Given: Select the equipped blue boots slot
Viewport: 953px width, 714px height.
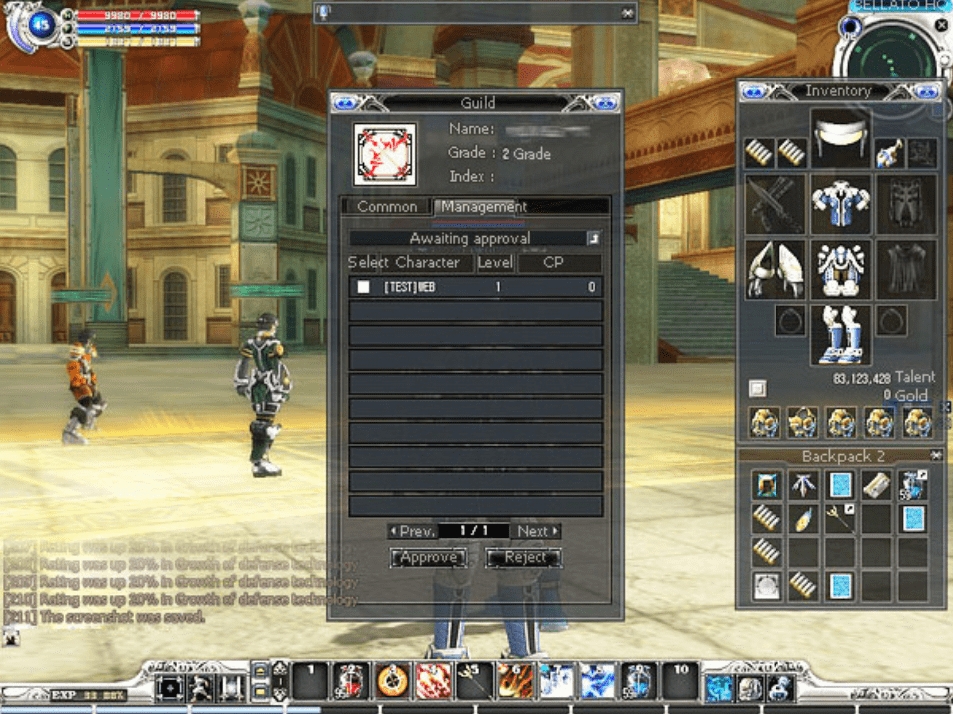Looking at the screenshot, I should point(840,336).
